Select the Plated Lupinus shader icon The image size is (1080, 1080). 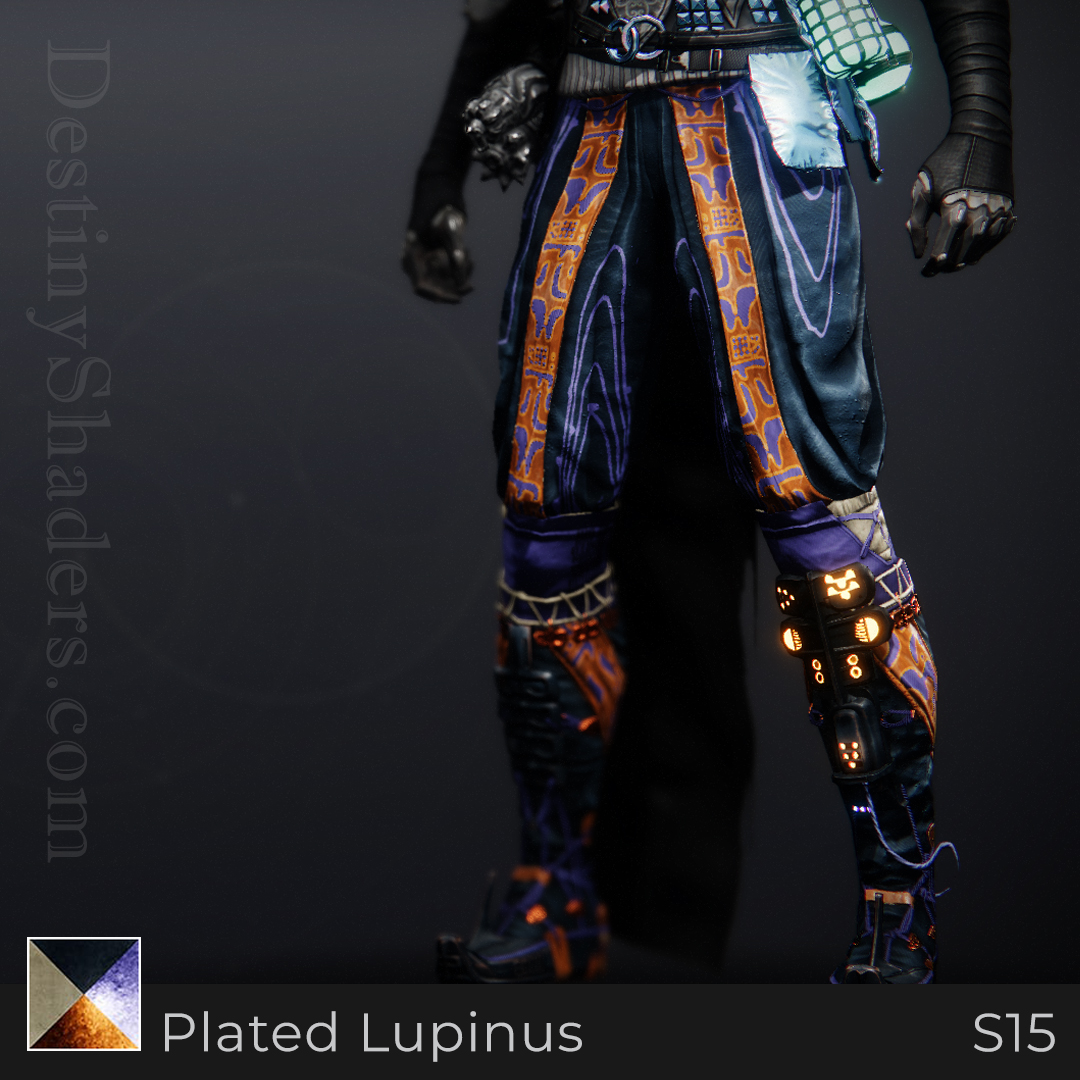click(84, 994)
